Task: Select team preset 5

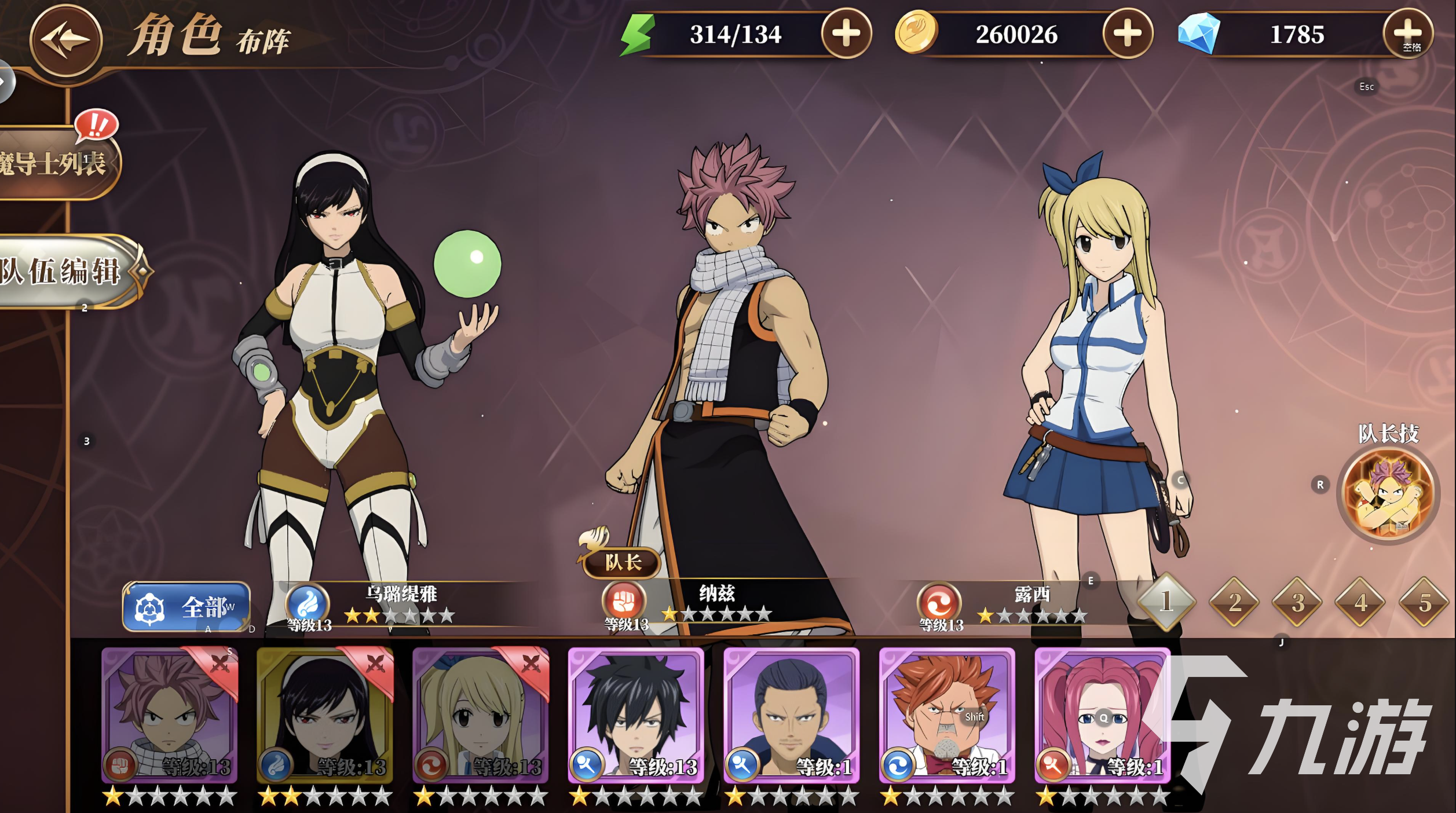Action: coord(1424,602)
